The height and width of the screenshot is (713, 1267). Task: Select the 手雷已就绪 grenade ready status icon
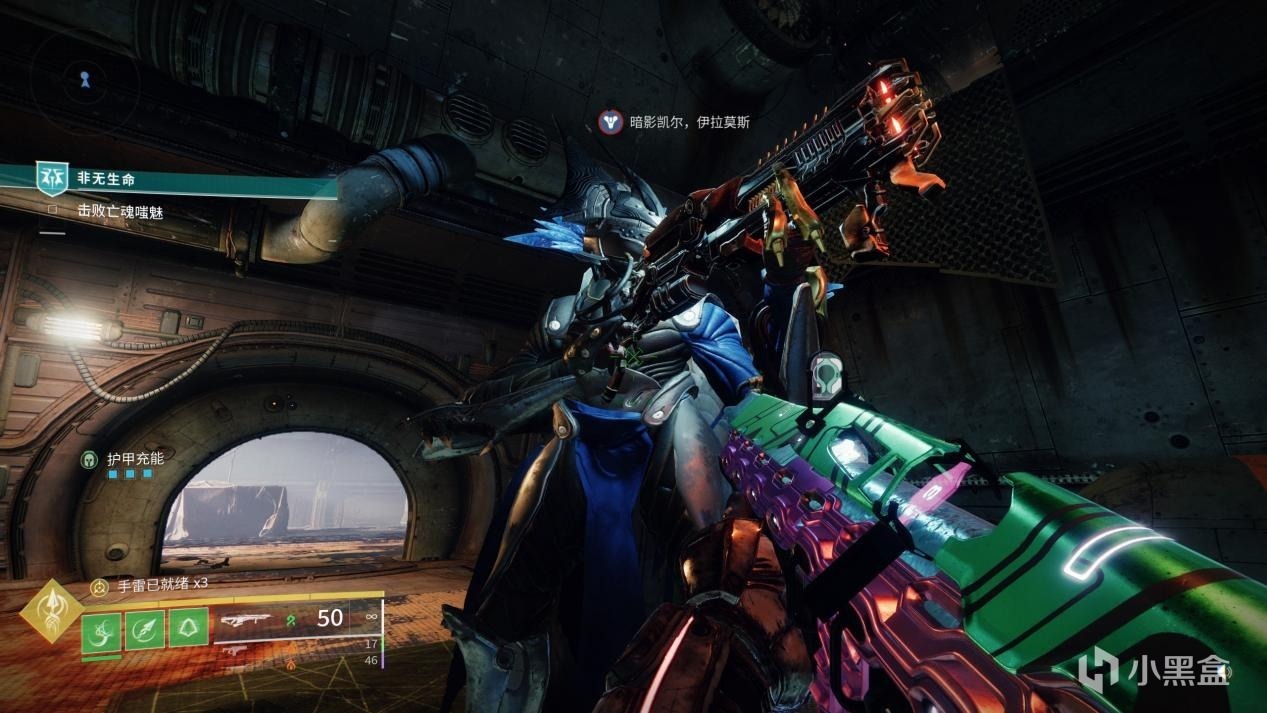tap(99, 588)
